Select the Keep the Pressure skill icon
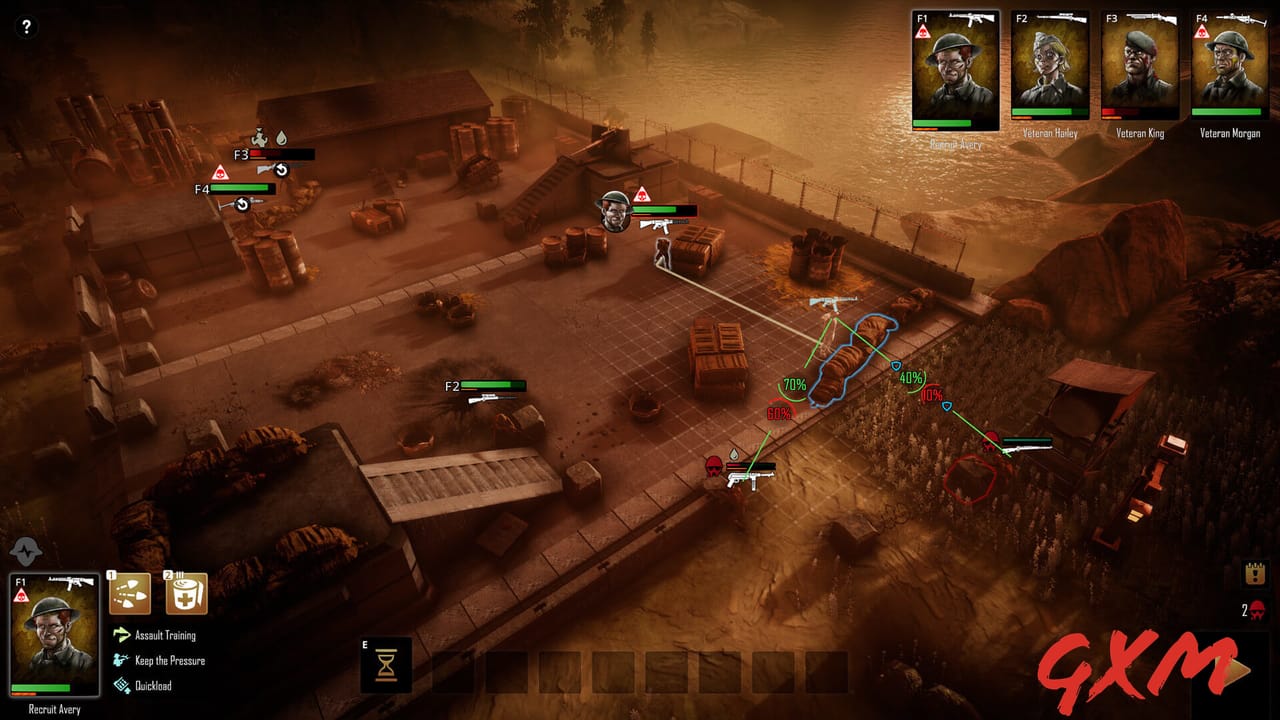The image size is (1280, 720). click(x=120, y=660)
